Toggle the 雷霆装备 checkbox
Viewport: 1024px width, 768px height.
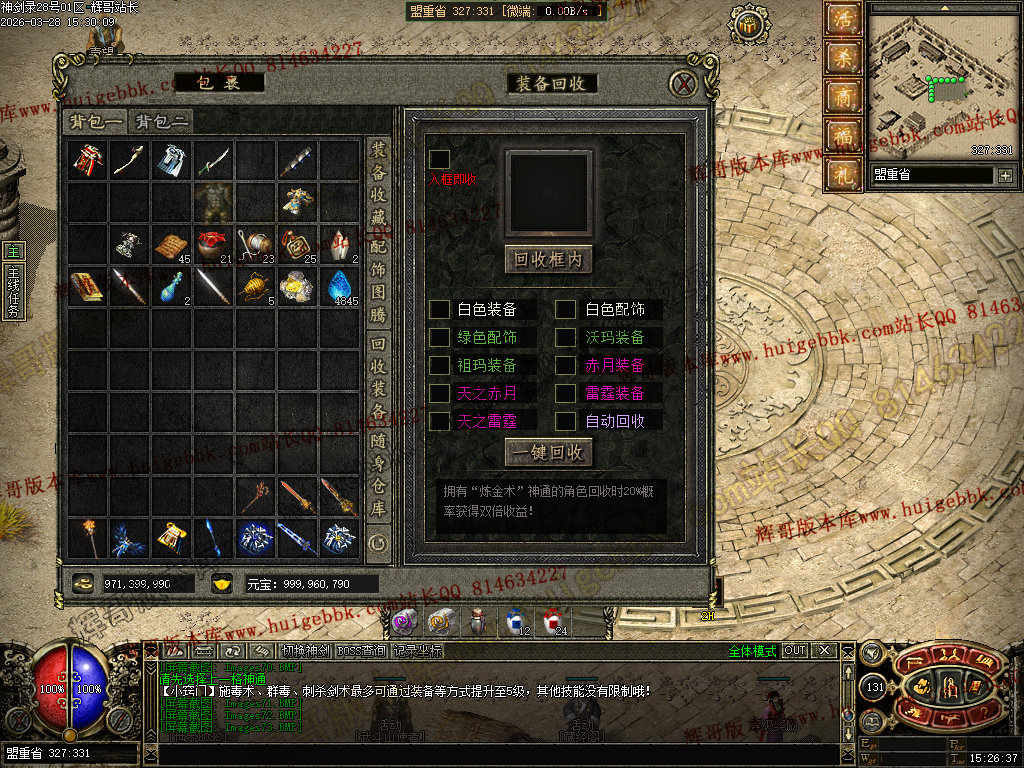coord(566,393)
